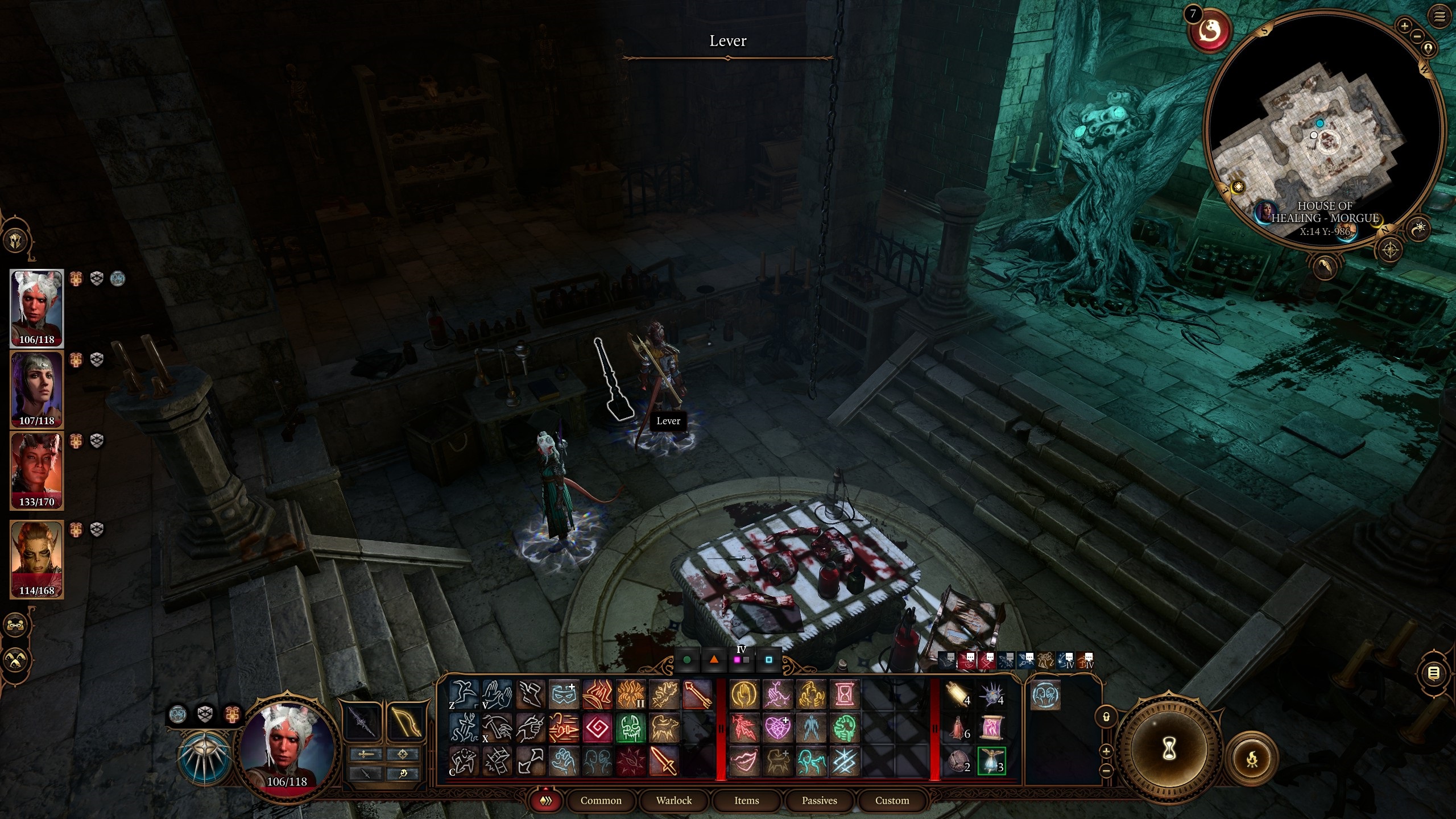Switch to the Custom hotbar tab

(x=892, y=800)
